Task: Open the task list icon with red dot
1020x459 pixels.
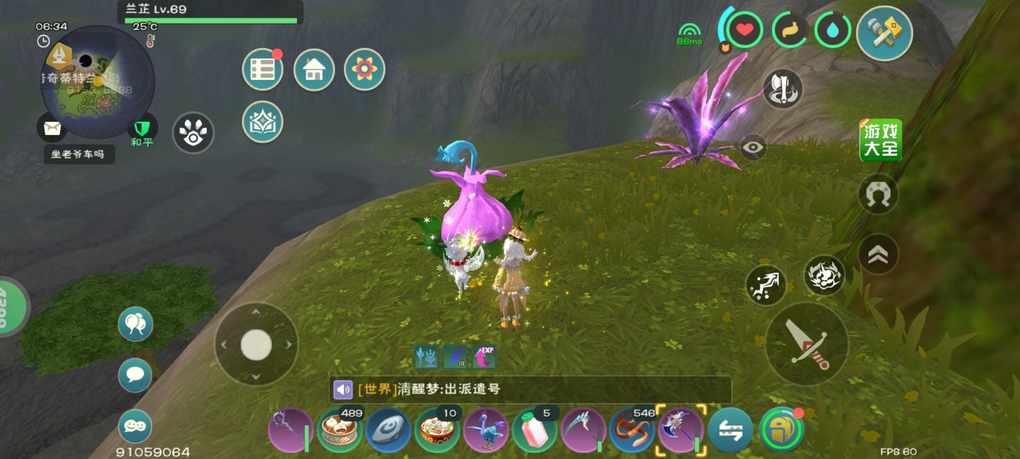Action: [263, 70]
